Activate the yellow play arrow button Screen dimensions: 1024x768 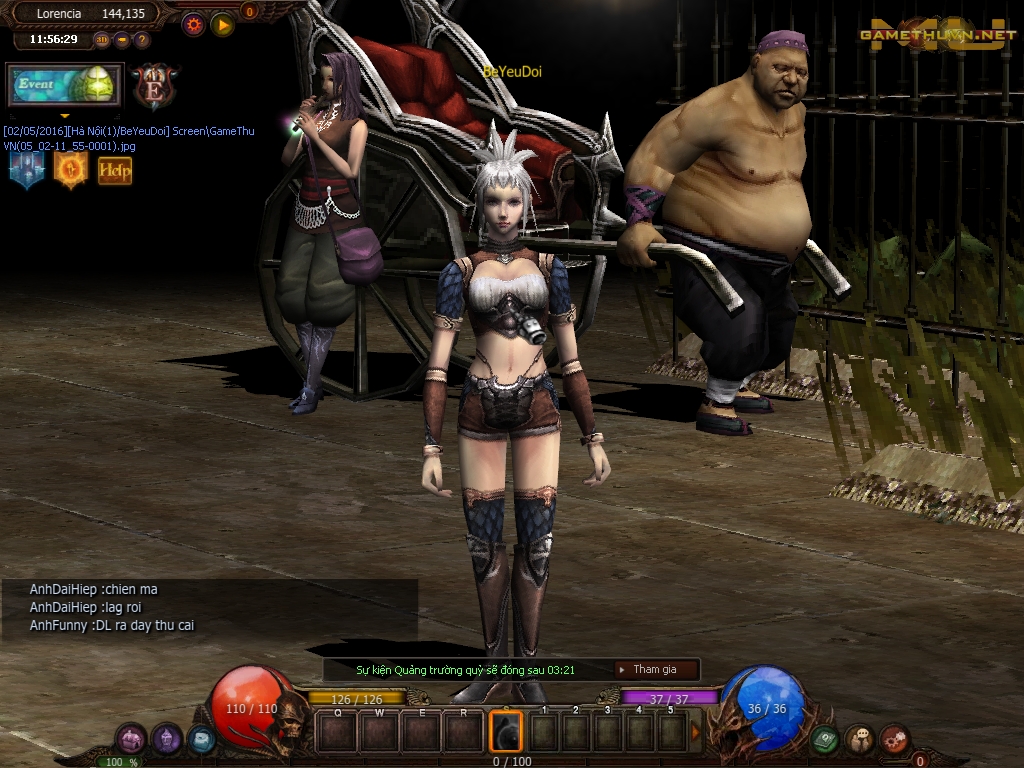[222, 24]
